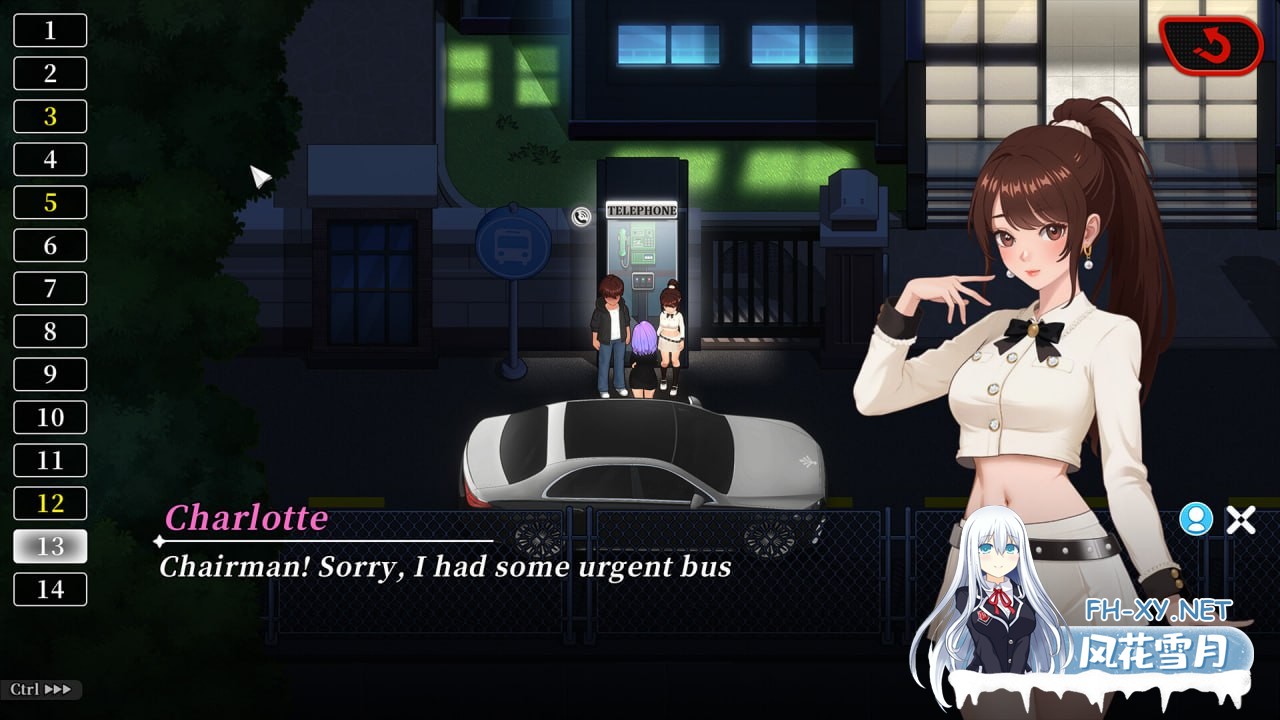
Task: Pick scene number 6
Action: coord(50,245)
